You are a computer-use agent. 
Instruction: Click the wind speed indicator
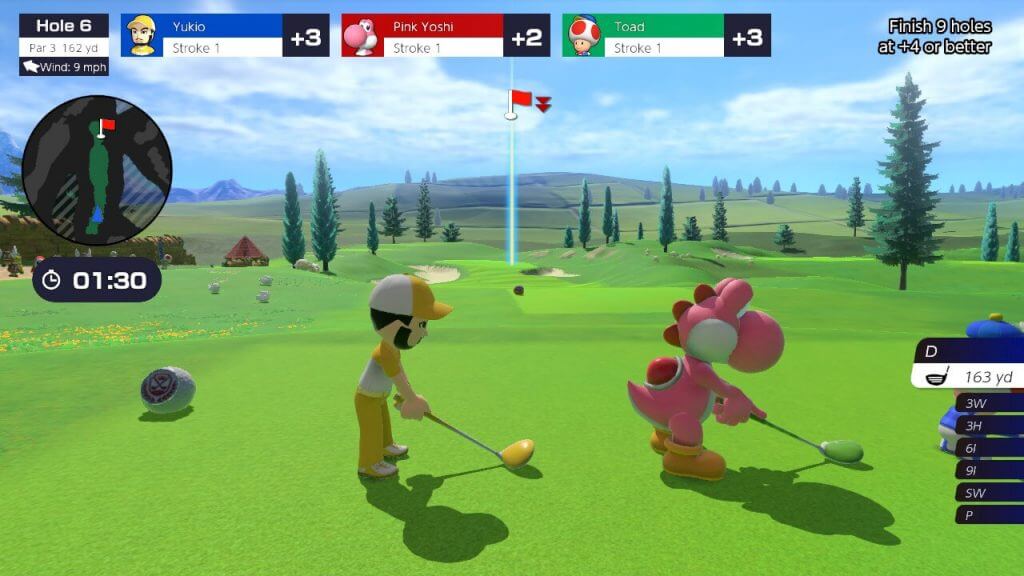click(63, 67)
